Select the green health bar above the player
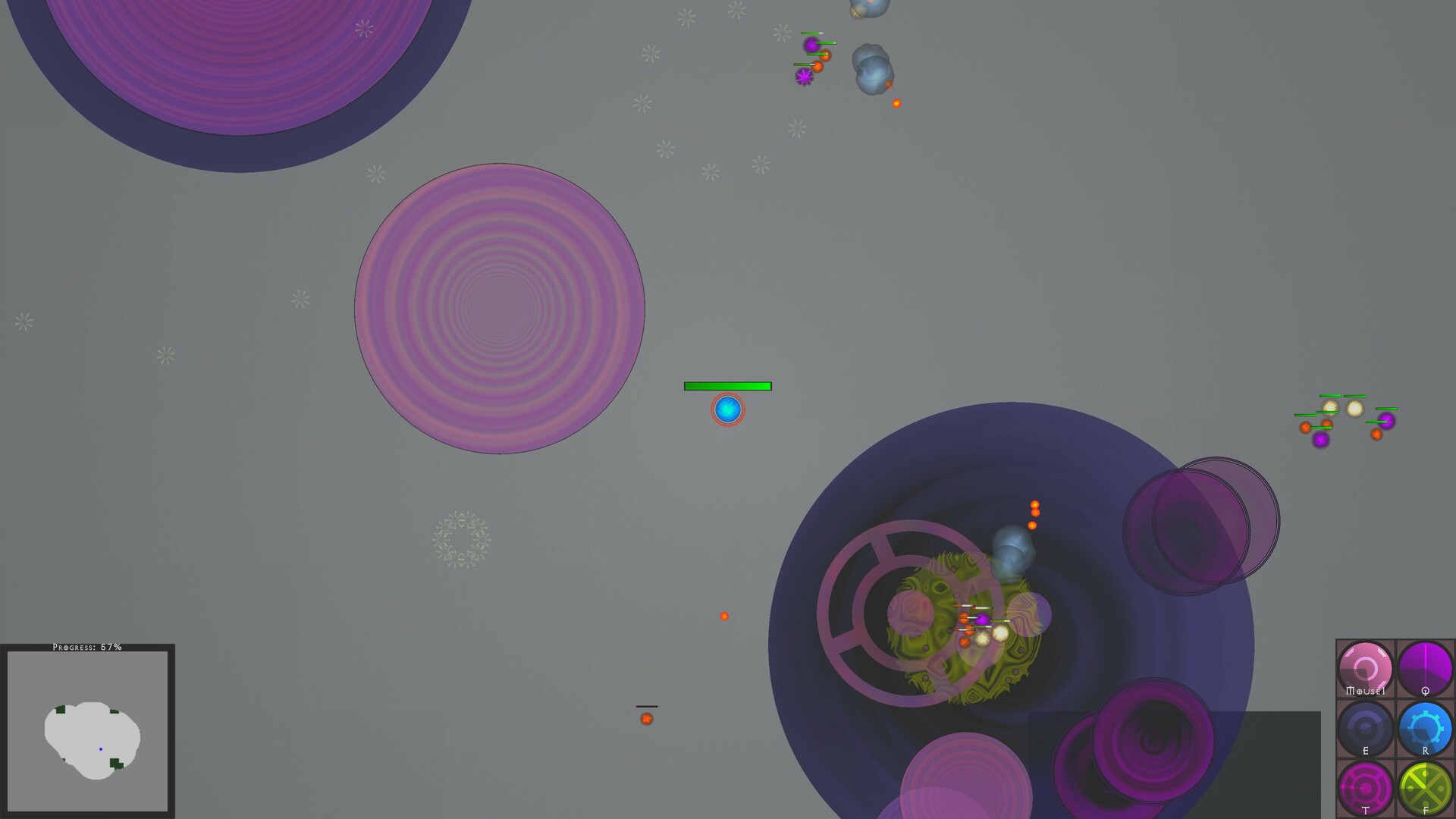Viewport: 1456px width, 819px height. [x=728, y=387]
